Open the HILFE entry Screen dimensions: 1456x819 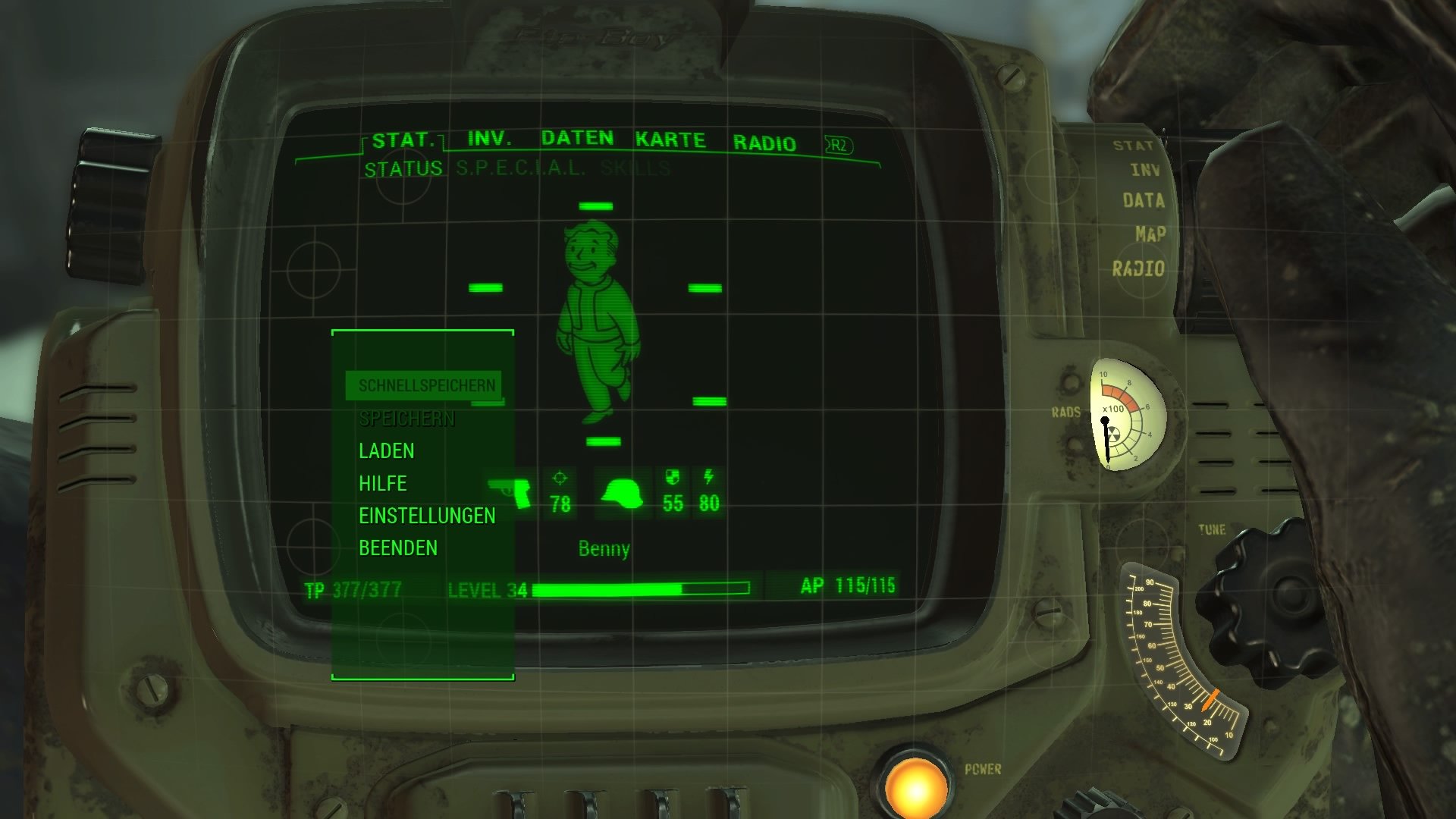[x=383, y=483]
